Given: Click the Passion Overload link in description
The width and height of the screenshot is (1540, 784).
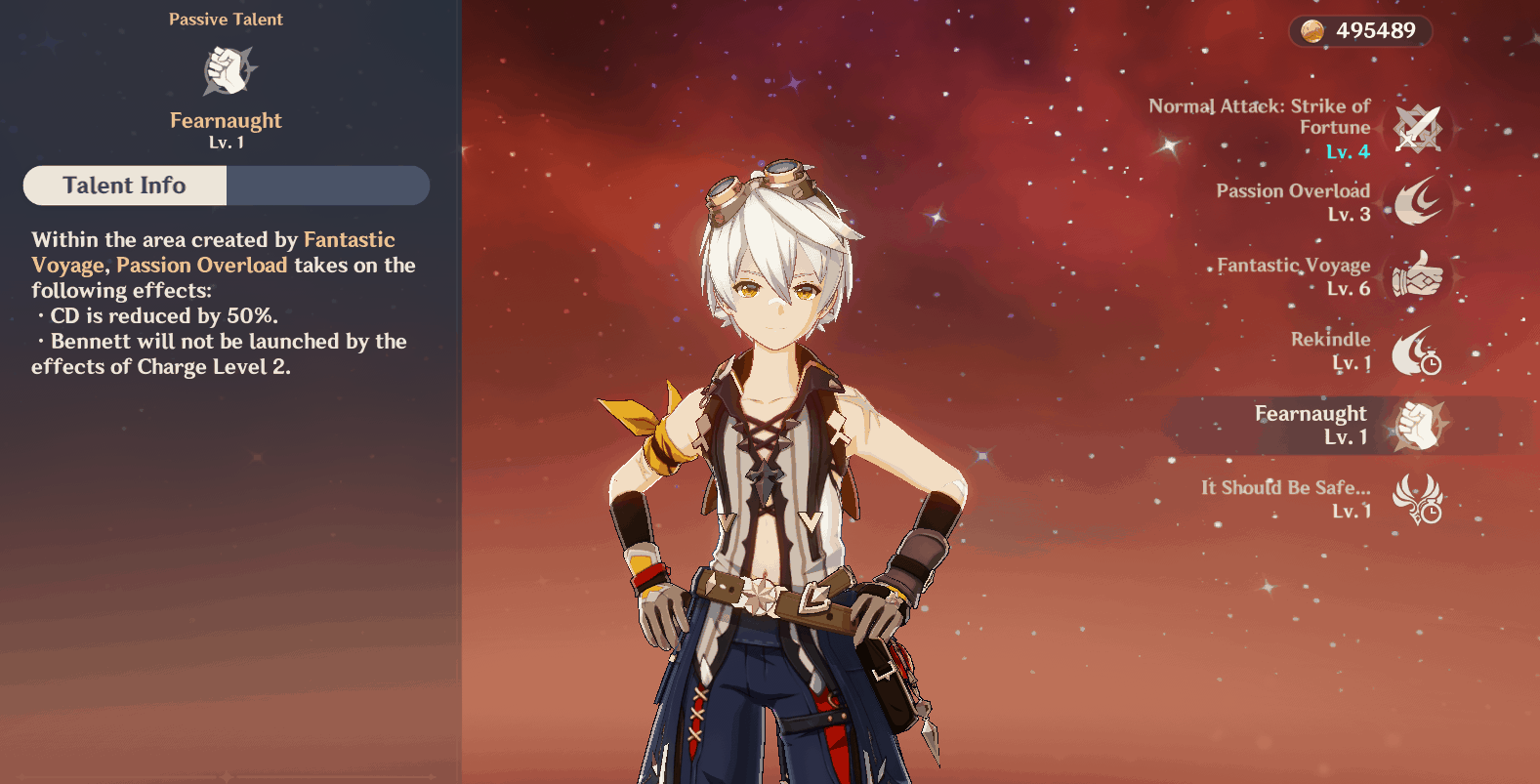Looking at the screenshot, I should tap(201, 266).
